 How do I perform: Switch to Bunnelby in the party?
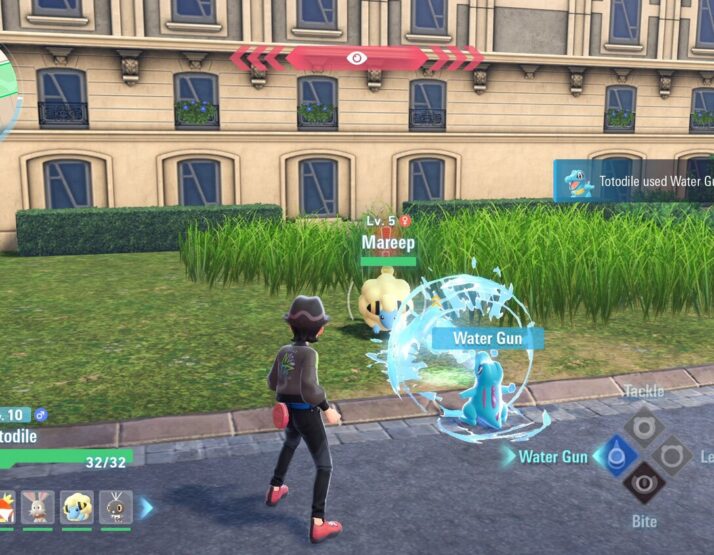(37, 508)
